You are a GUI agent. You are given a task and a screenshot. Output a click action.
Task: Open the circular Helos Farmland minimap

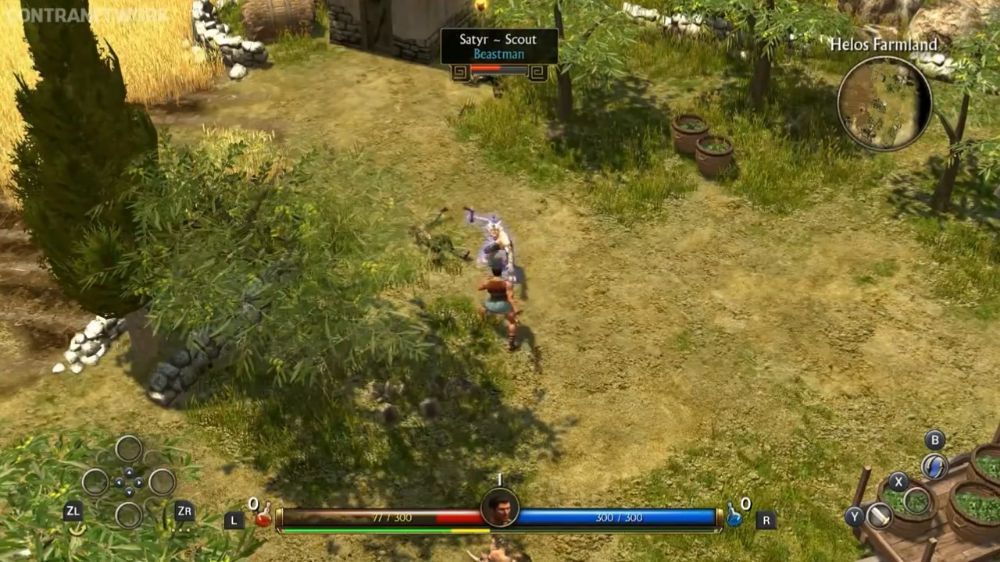pos(884,103)
